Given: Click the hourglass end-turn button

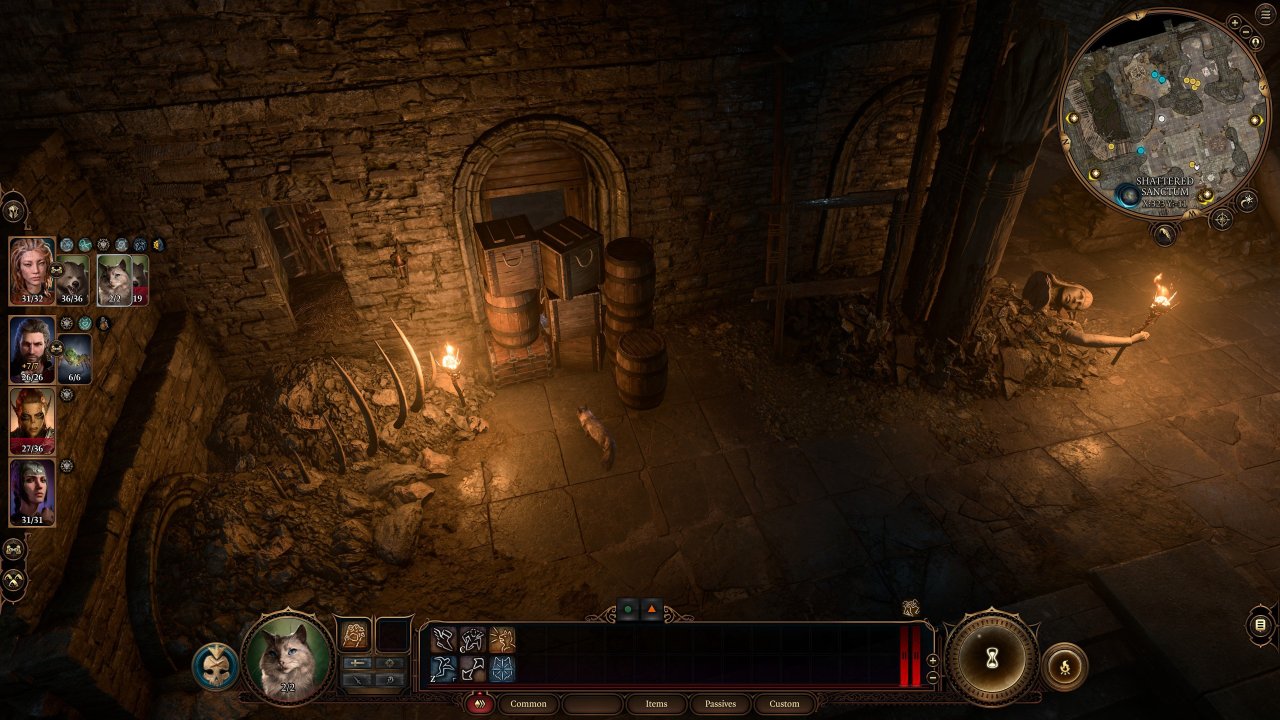Looking at the screenshot, I should coord(992,658).
